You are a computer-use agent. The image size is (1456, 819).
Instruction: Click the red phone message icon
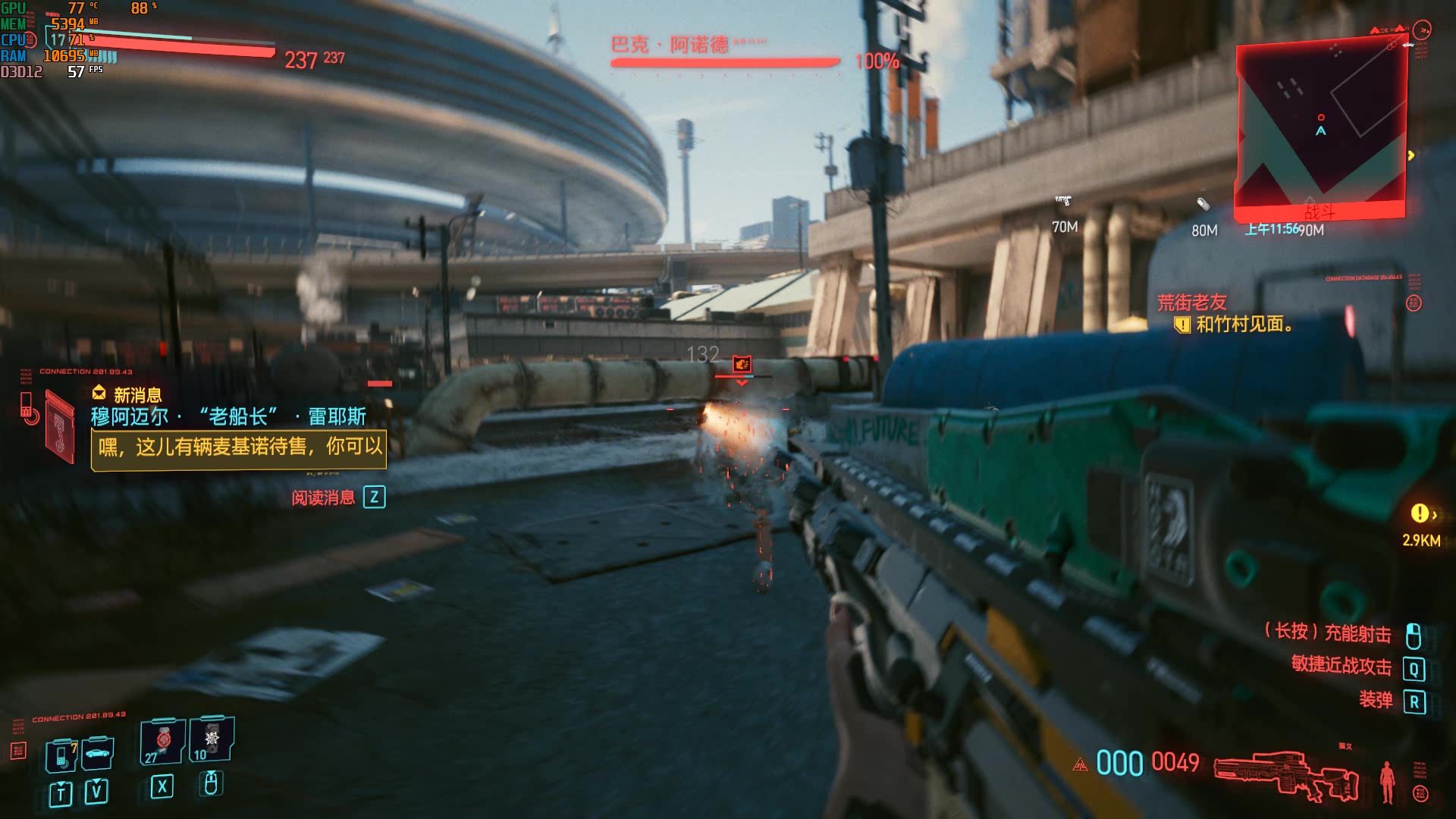29,407
